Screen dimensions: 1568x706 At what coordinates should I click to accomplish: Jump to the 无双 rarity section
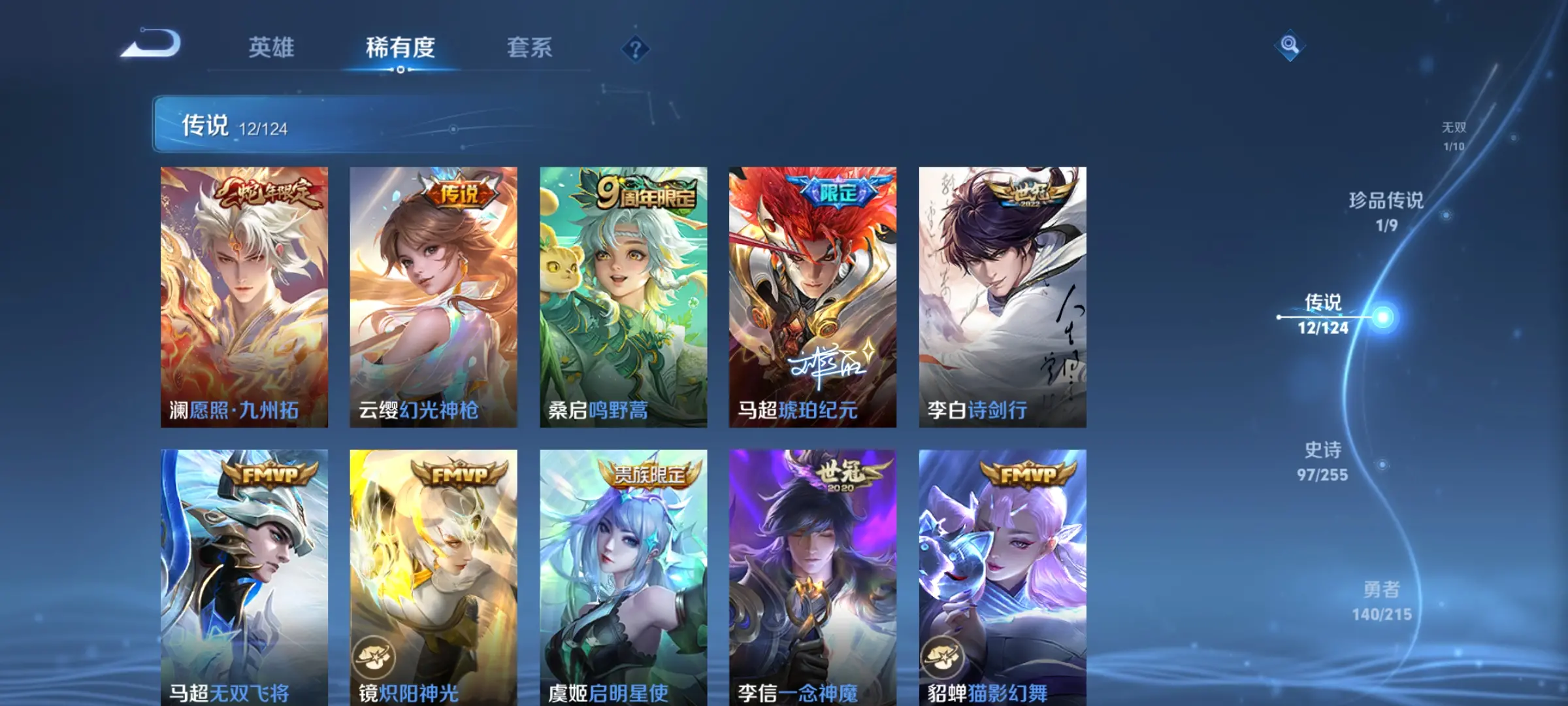pos(1454,136)
